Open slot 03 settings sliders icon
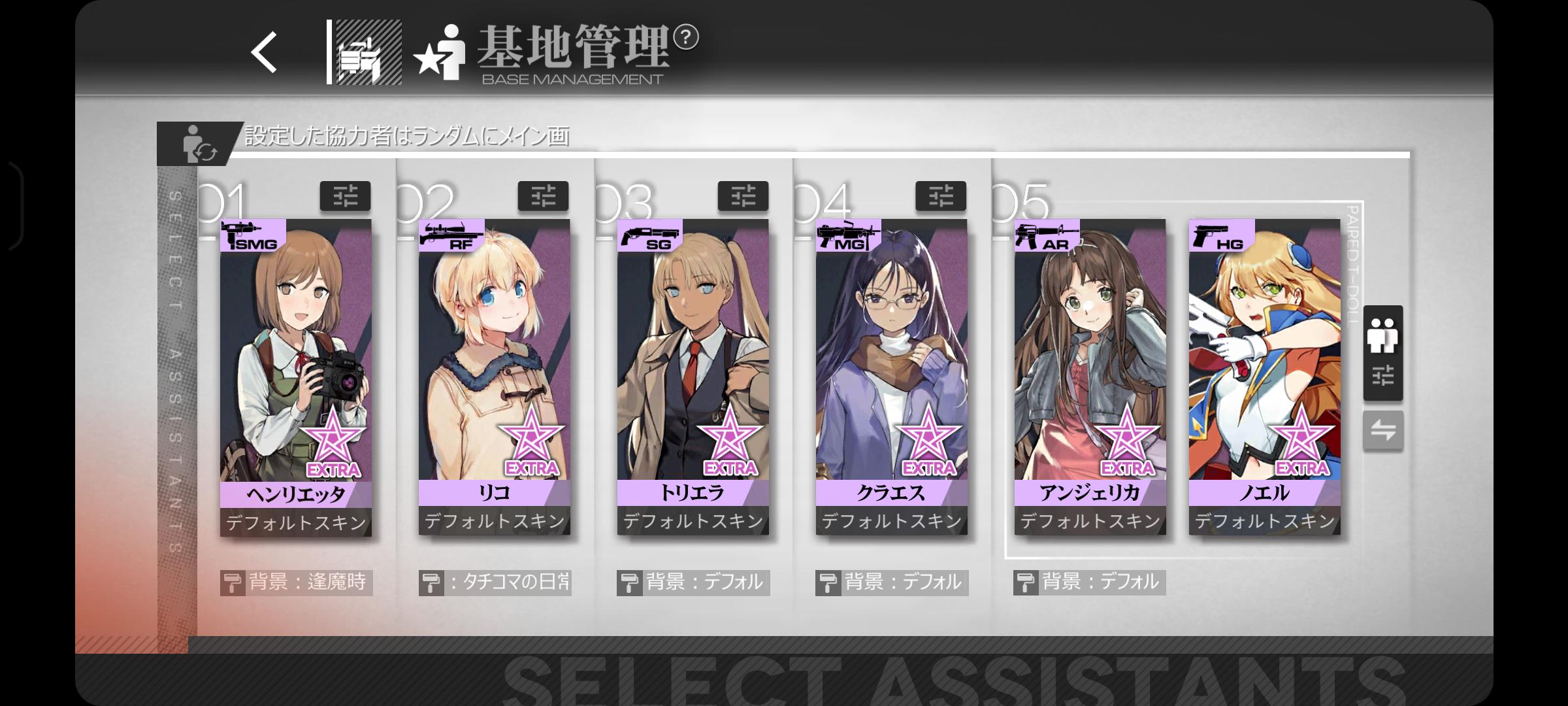 pyautogui.click(x=743, y=196)
